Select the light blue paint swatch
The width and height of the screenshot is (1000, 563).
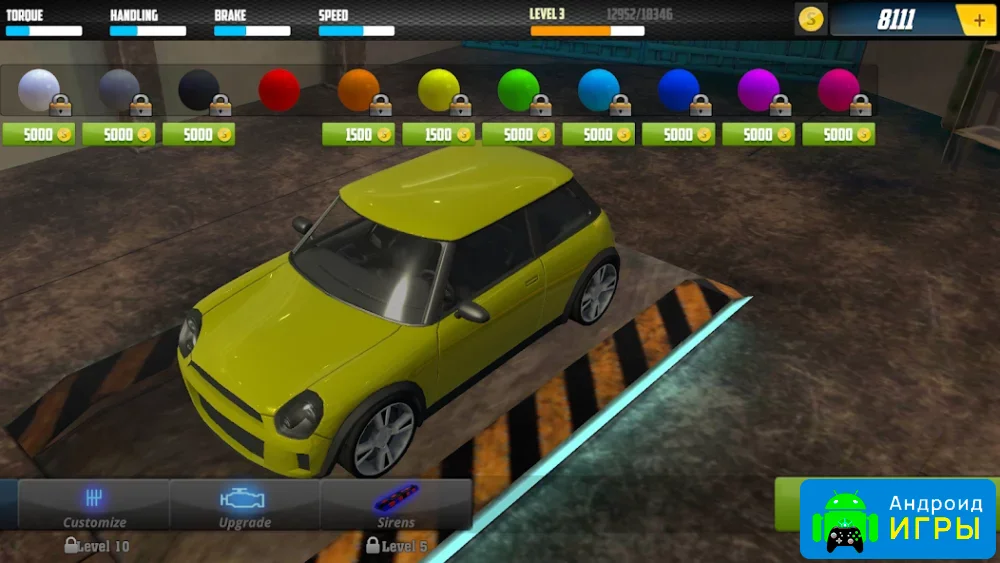coord(599,90)
